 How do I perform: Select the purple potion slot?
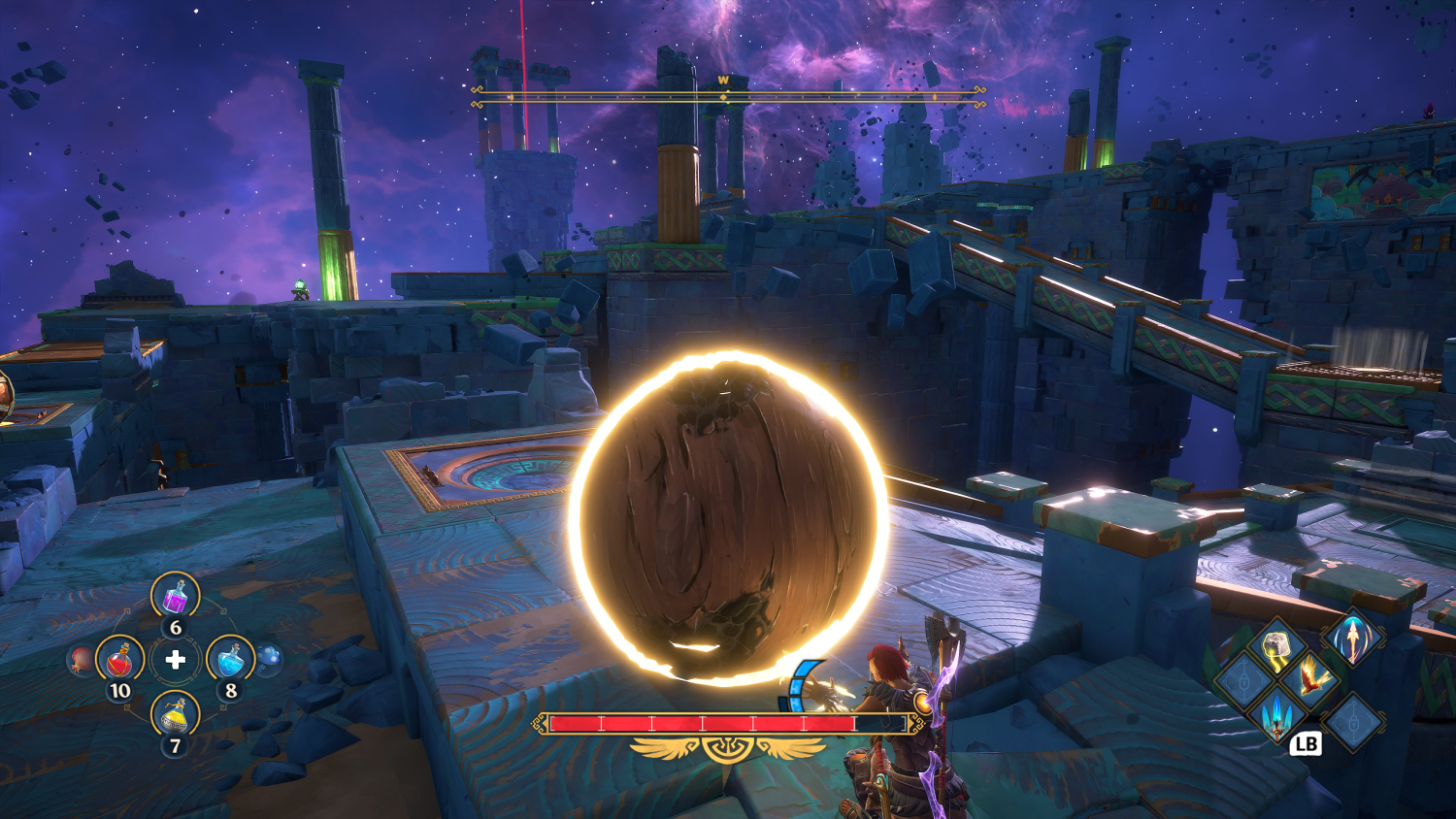(176, 596)
